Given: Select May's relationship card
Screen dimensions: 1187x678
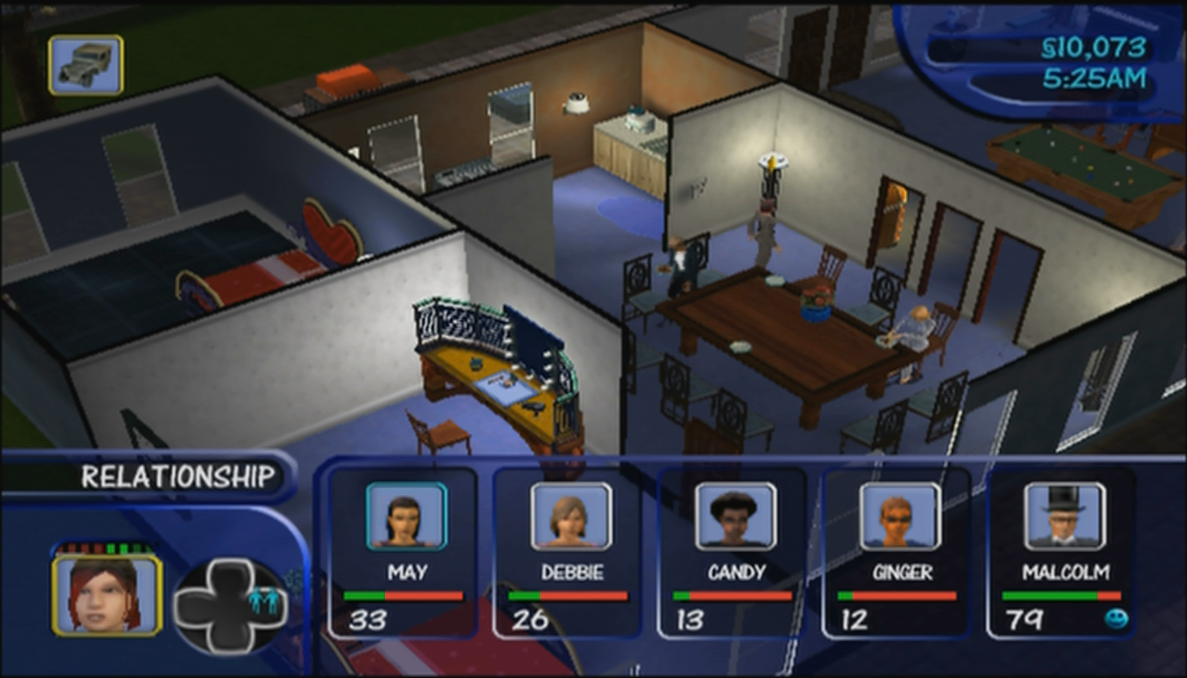Looking at the screenshot, I should (404, 551).
